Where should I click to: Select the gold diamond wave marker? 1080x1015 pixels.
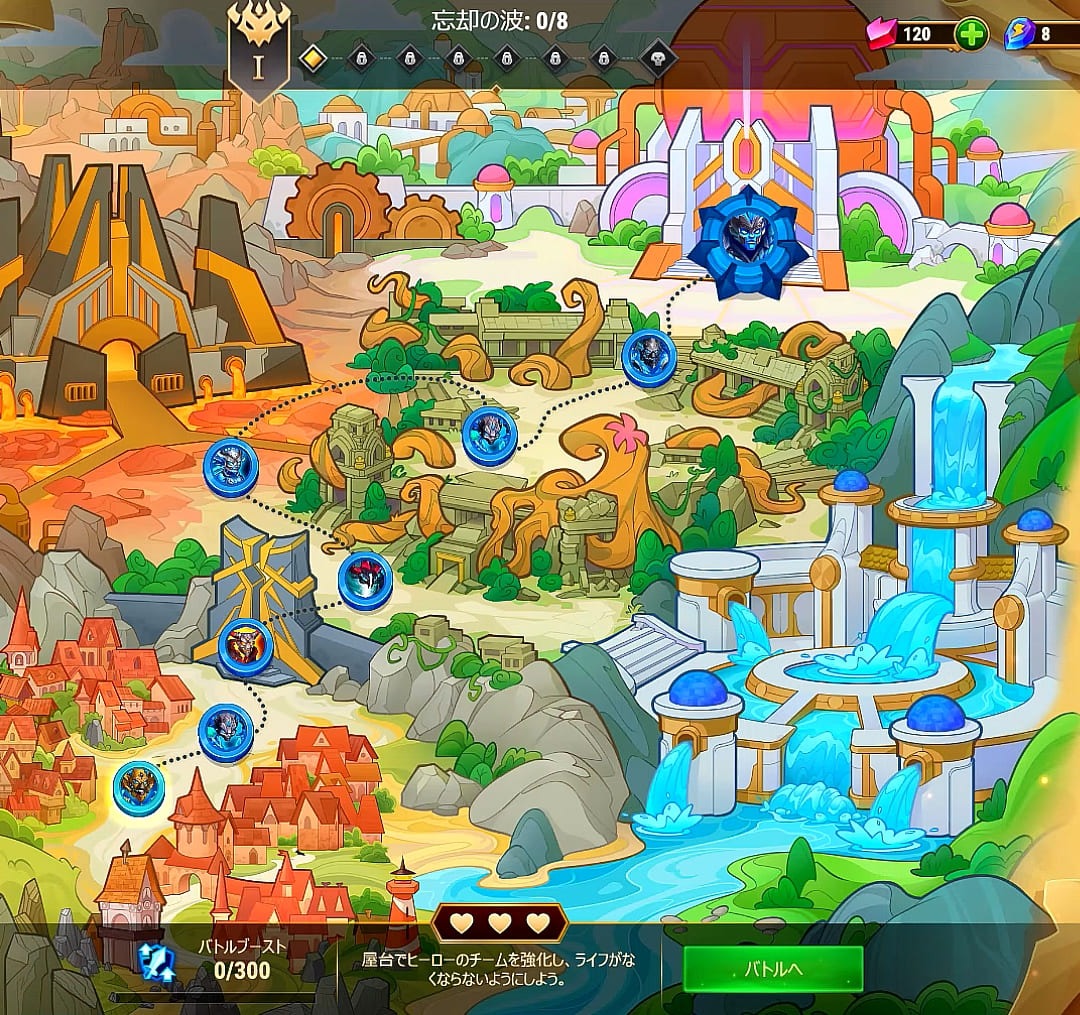click(313, 59)
